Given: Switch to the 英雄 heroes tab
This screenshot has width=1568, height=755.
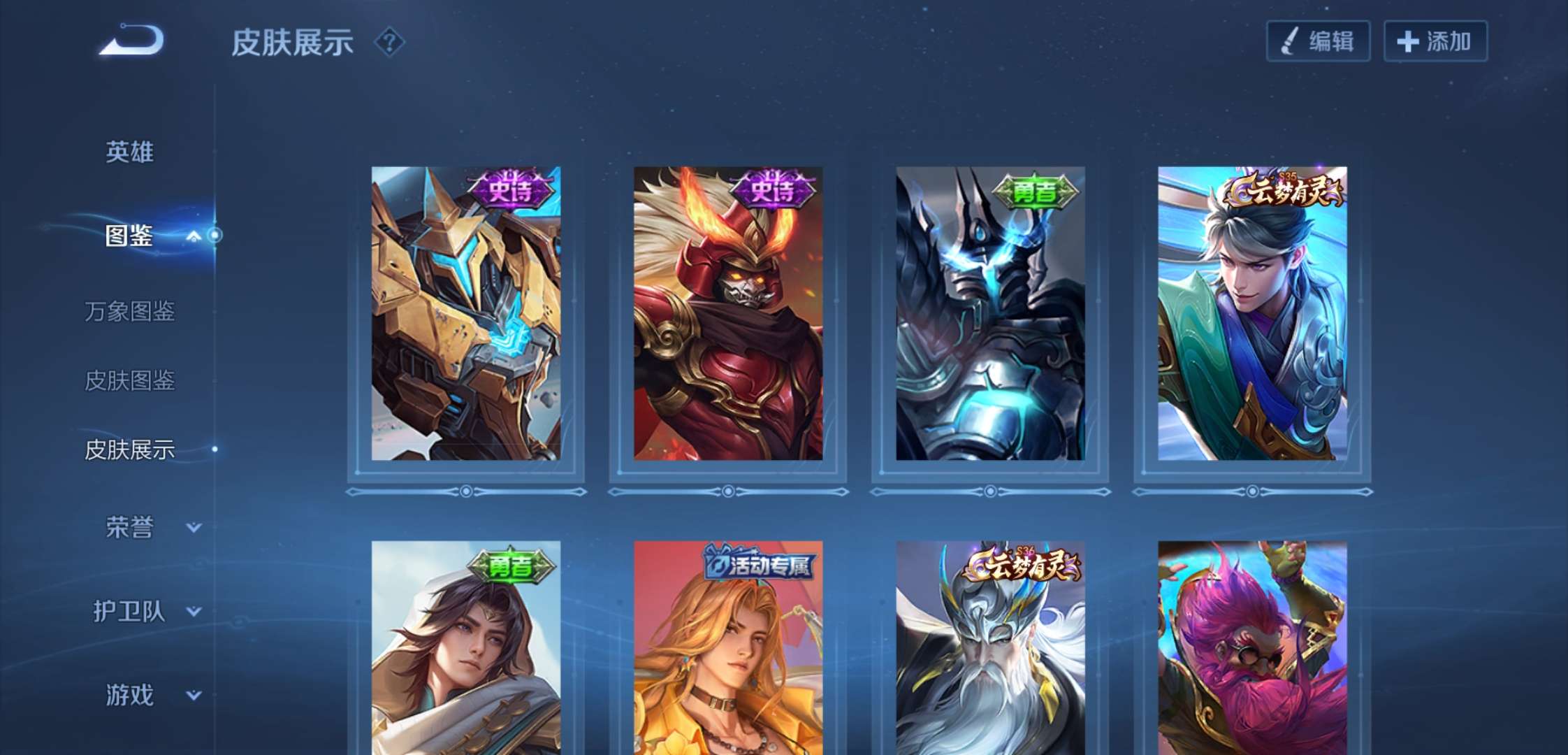Looking at the screenshot, I should 129,152.
